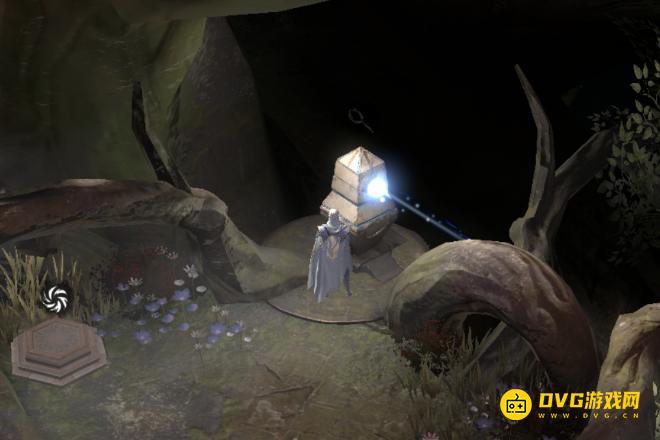Click the white swirl interaction icon

(56, 296)
